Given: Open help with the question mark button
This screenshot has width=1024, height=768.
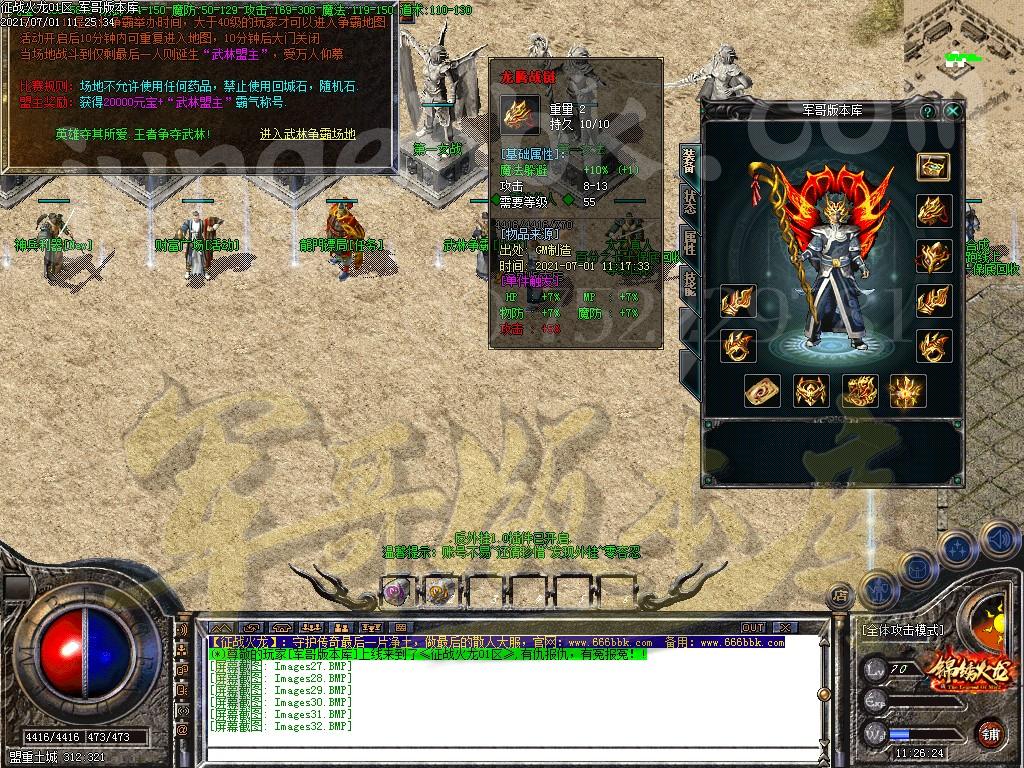Looking at the screenshot, I should pos(928,111).
